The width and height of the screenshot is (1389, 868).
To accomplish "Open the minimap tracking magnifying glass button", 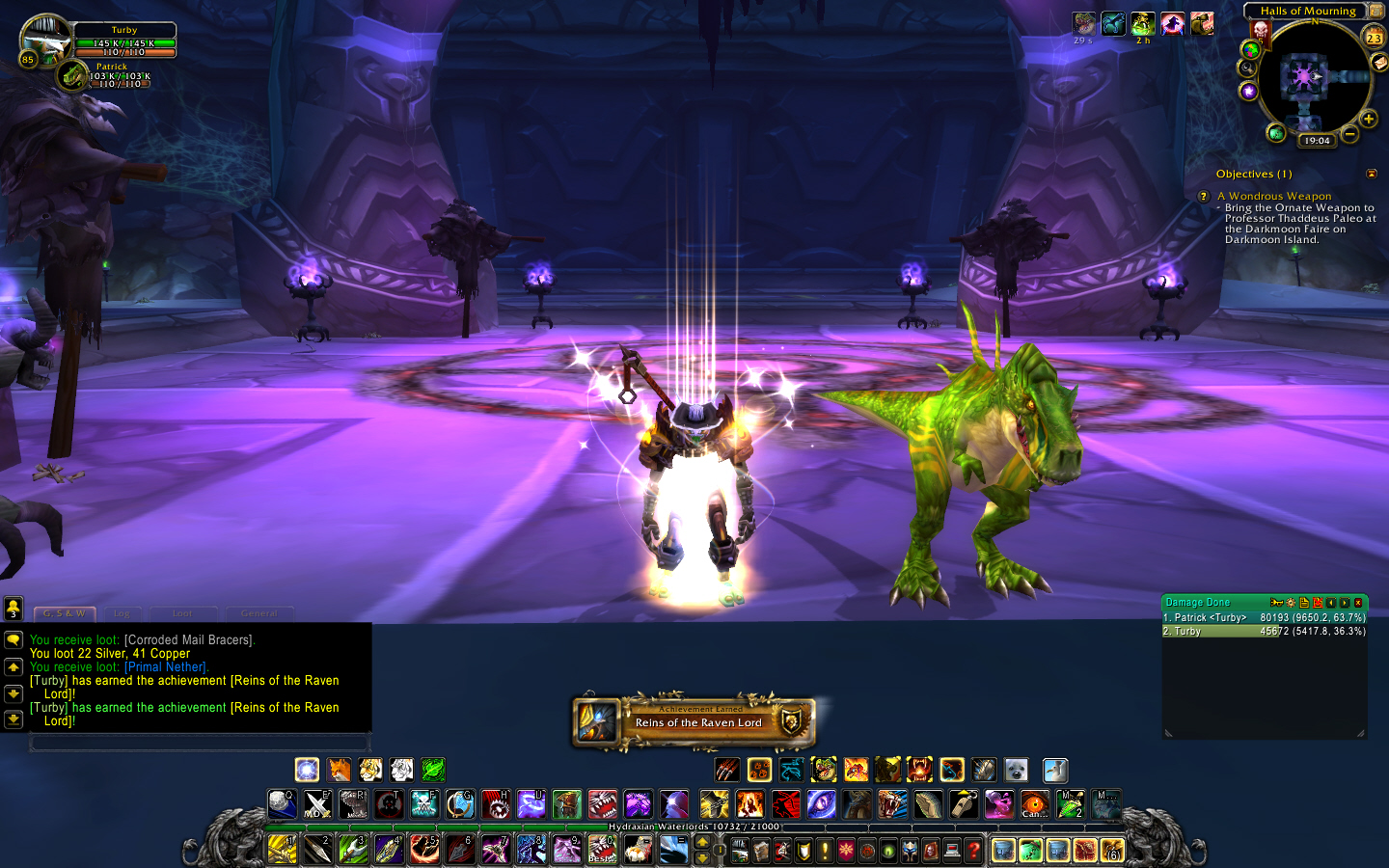I will [x=1247, y=68].
